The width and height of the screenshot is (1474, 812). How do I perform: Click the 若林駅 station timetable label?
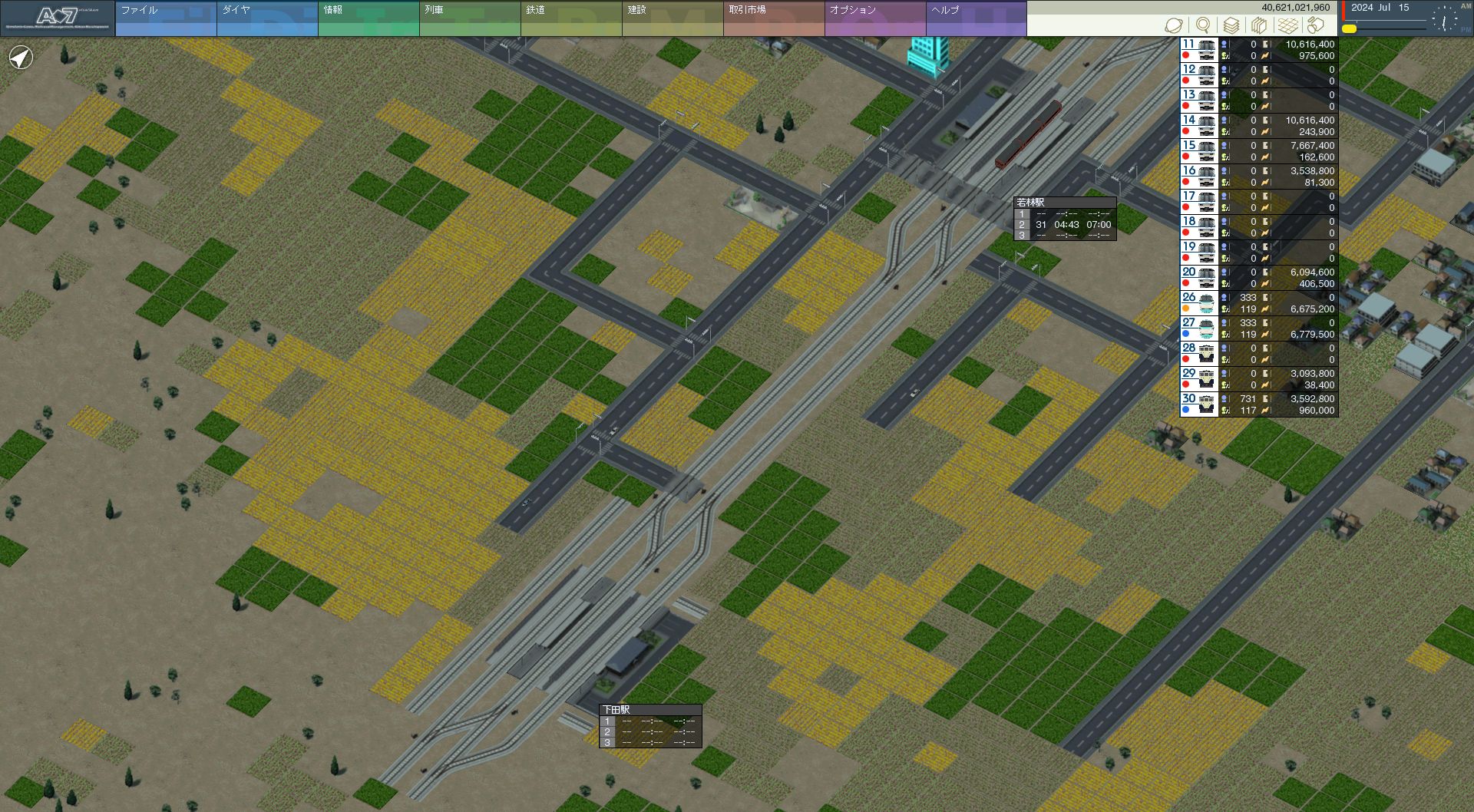(1031, 203)
